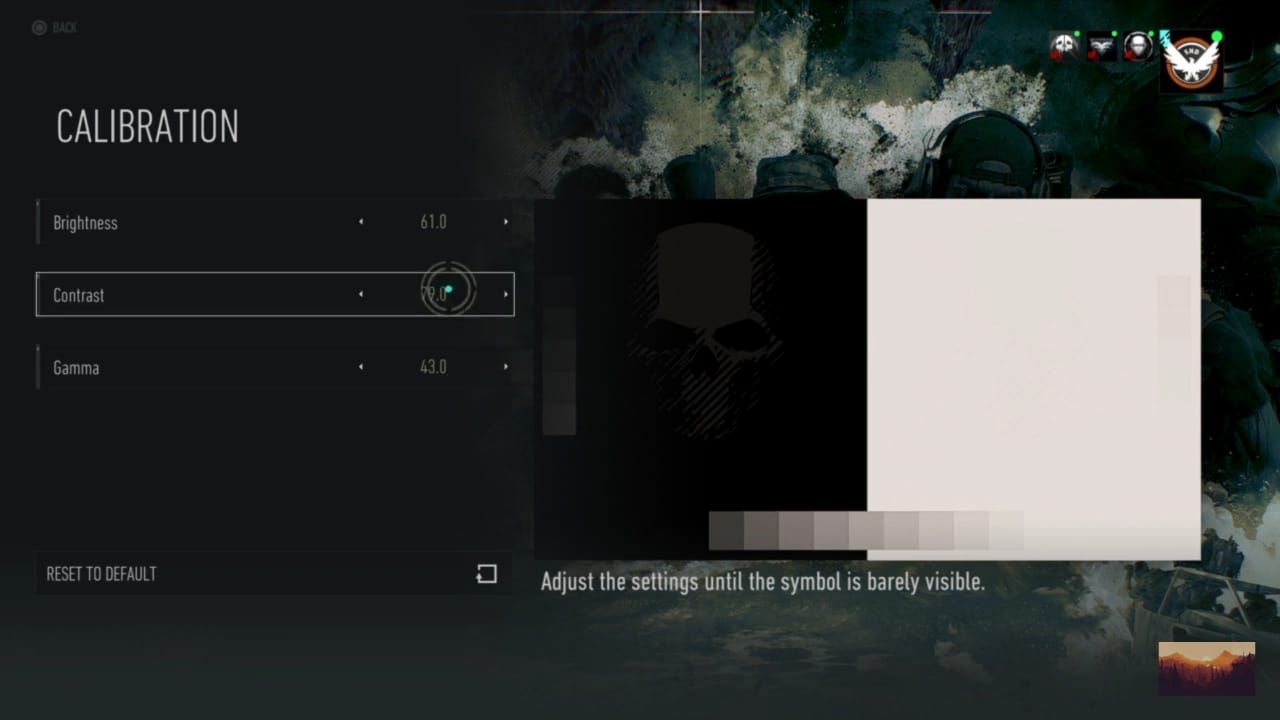This screenshot has height=720, width=1280.
Task: Increase Gamma with the right arrow
Action: 506,367
